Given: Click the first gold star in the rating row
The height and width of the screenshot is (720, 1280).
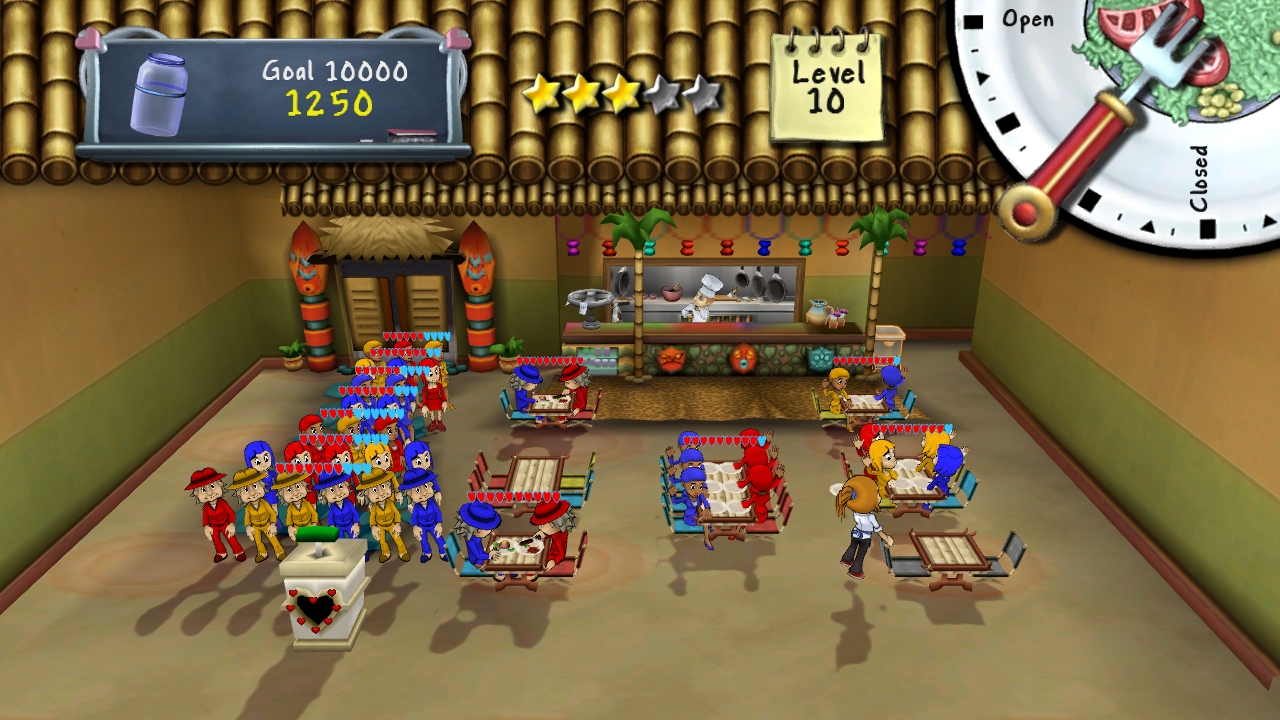Looking at the screenshot, I should (x=545, y=92).
